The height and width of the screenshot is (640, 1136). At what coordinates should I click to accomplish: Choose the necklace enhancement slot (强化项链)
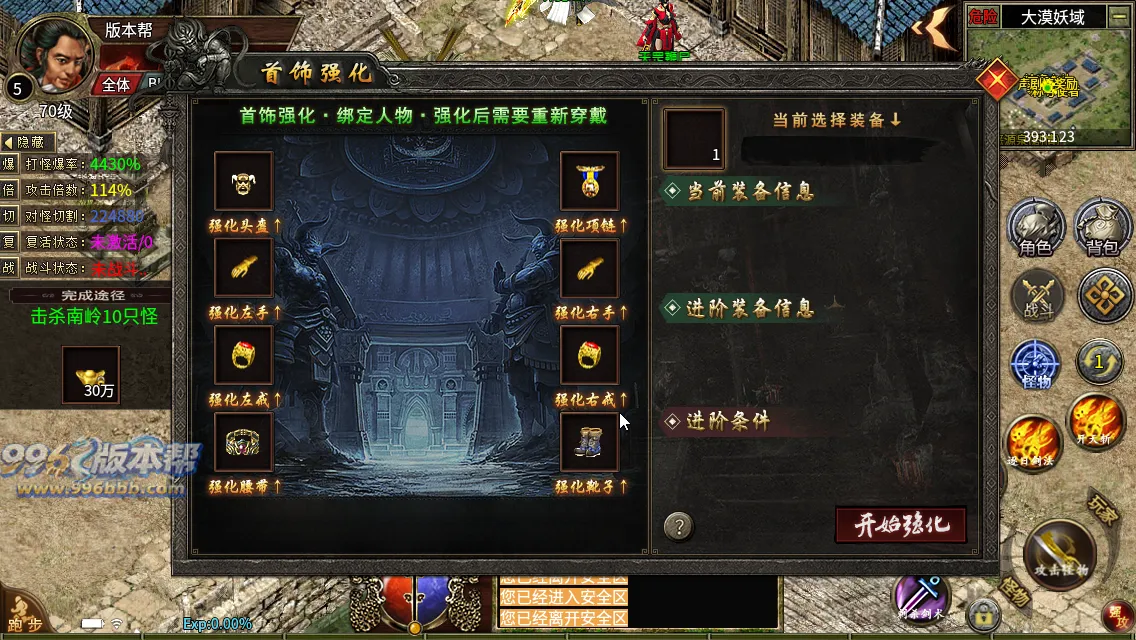589,182
